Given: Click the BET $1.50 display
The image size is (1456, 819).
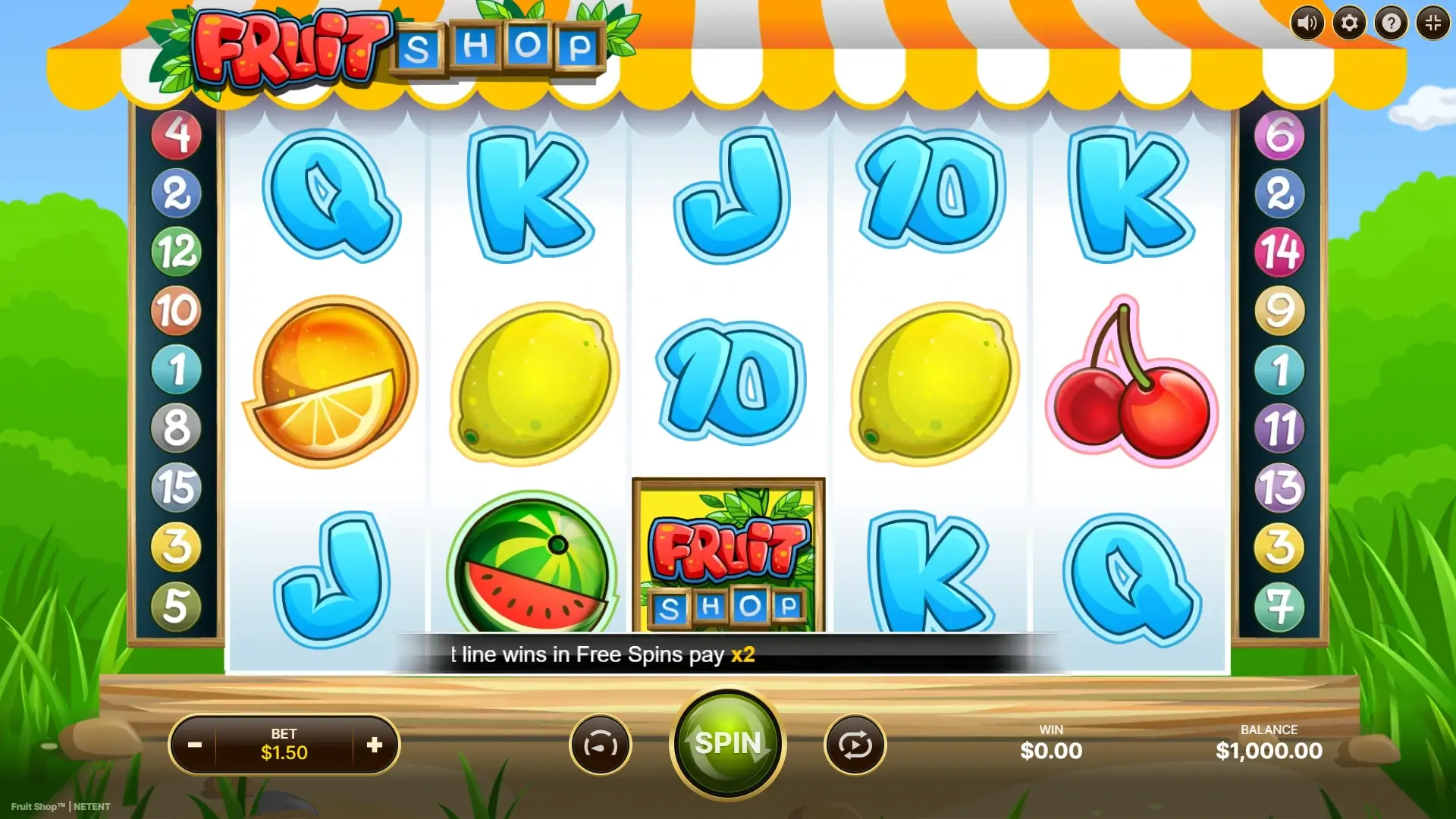Looking at the screenshot, I should [286, 744].
